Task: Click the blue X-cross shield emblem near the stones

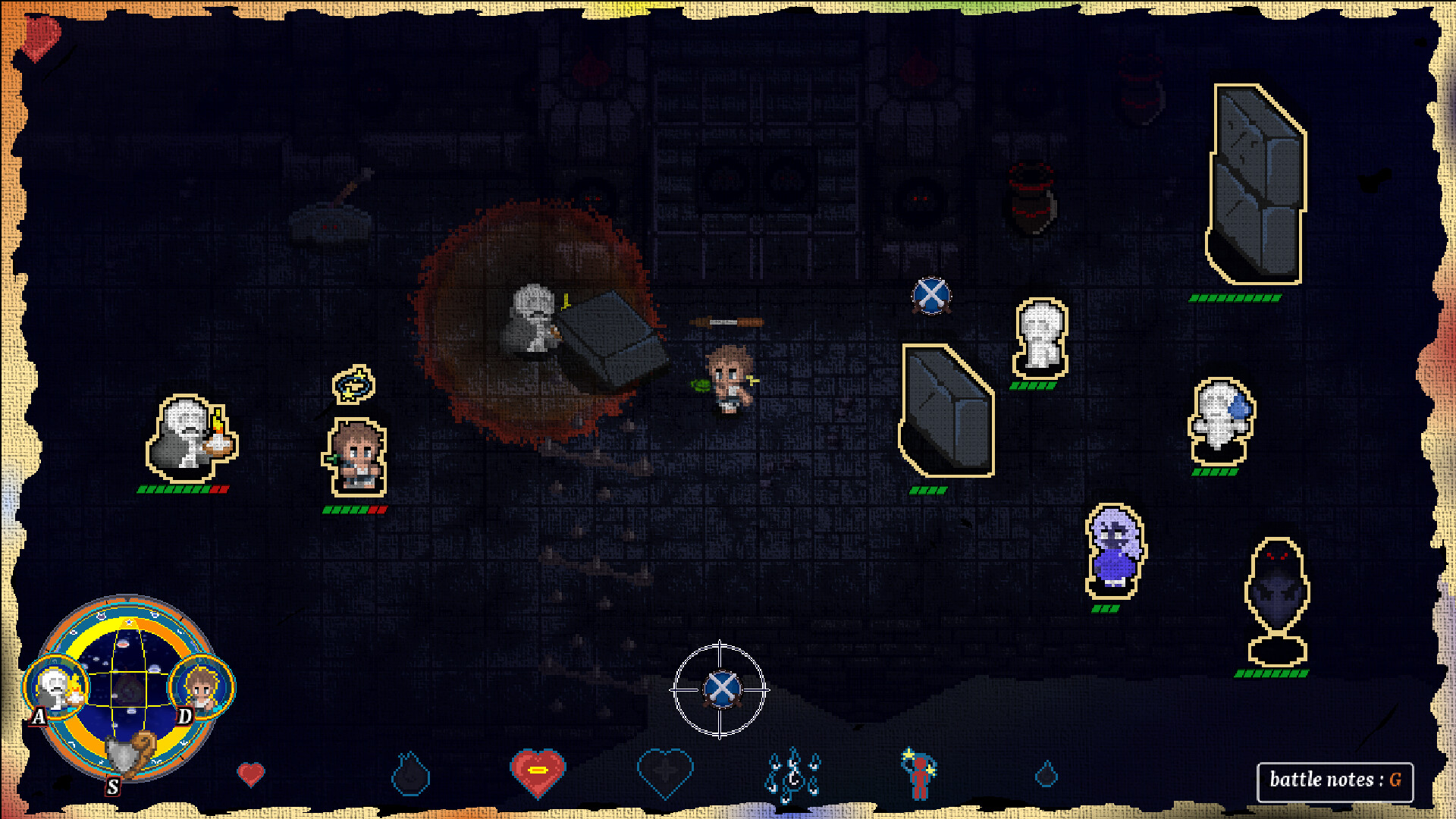Action: click(x=931, y=295)
